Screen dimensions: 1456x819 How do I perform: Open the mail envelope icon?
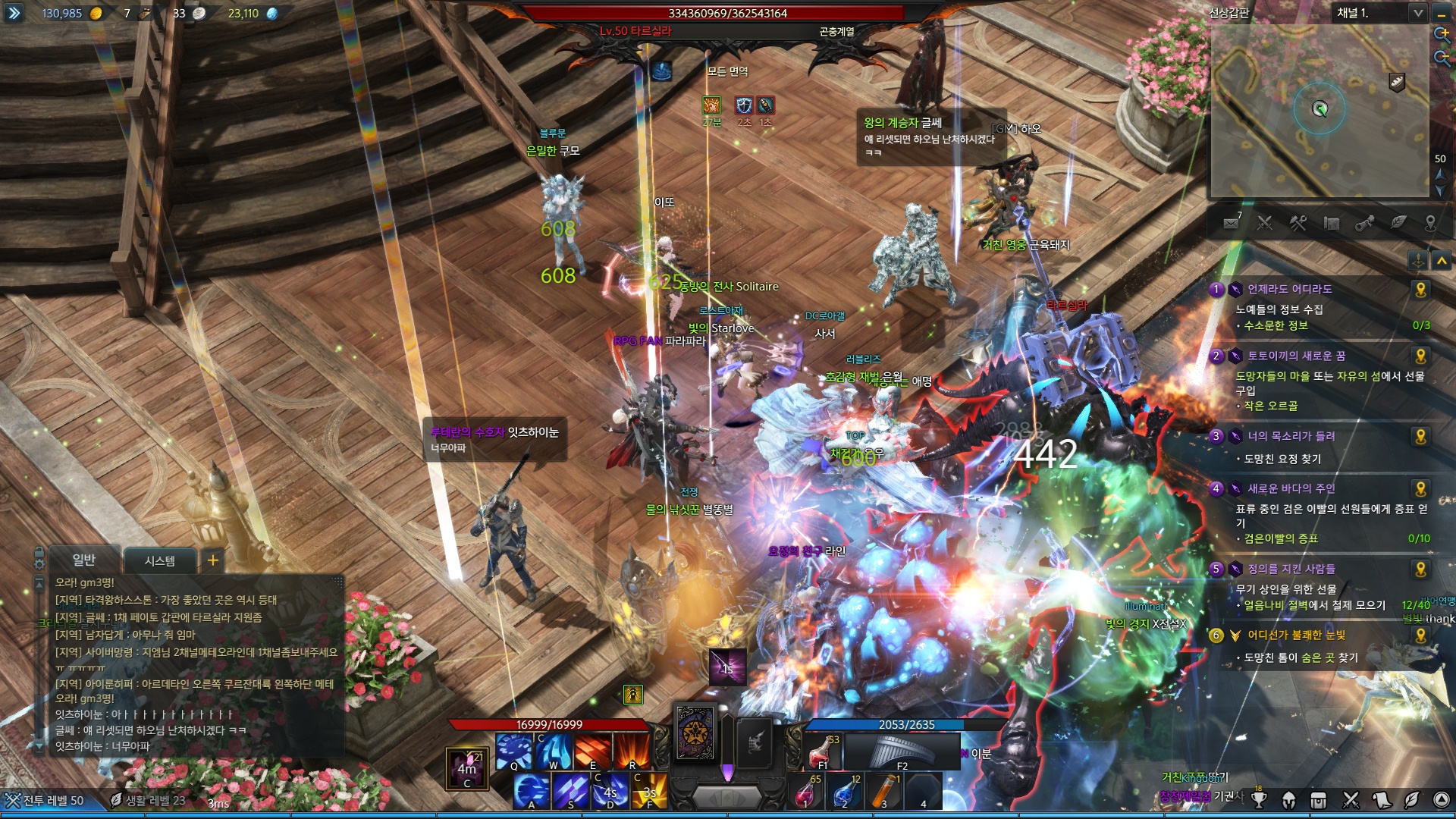pos(1231,223)
